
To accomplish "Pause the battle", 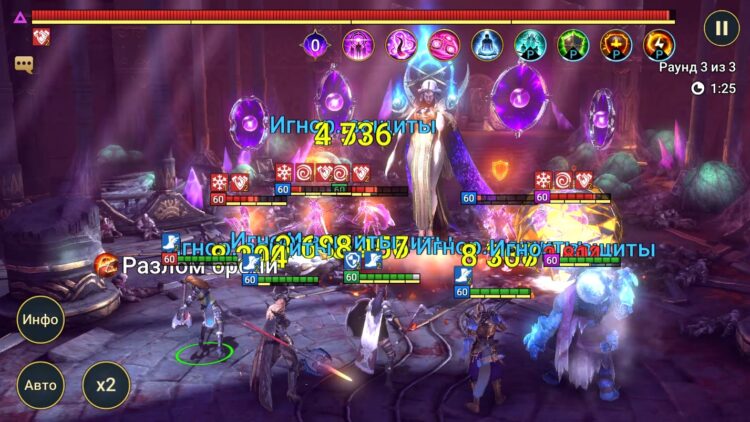I will 721,27.
